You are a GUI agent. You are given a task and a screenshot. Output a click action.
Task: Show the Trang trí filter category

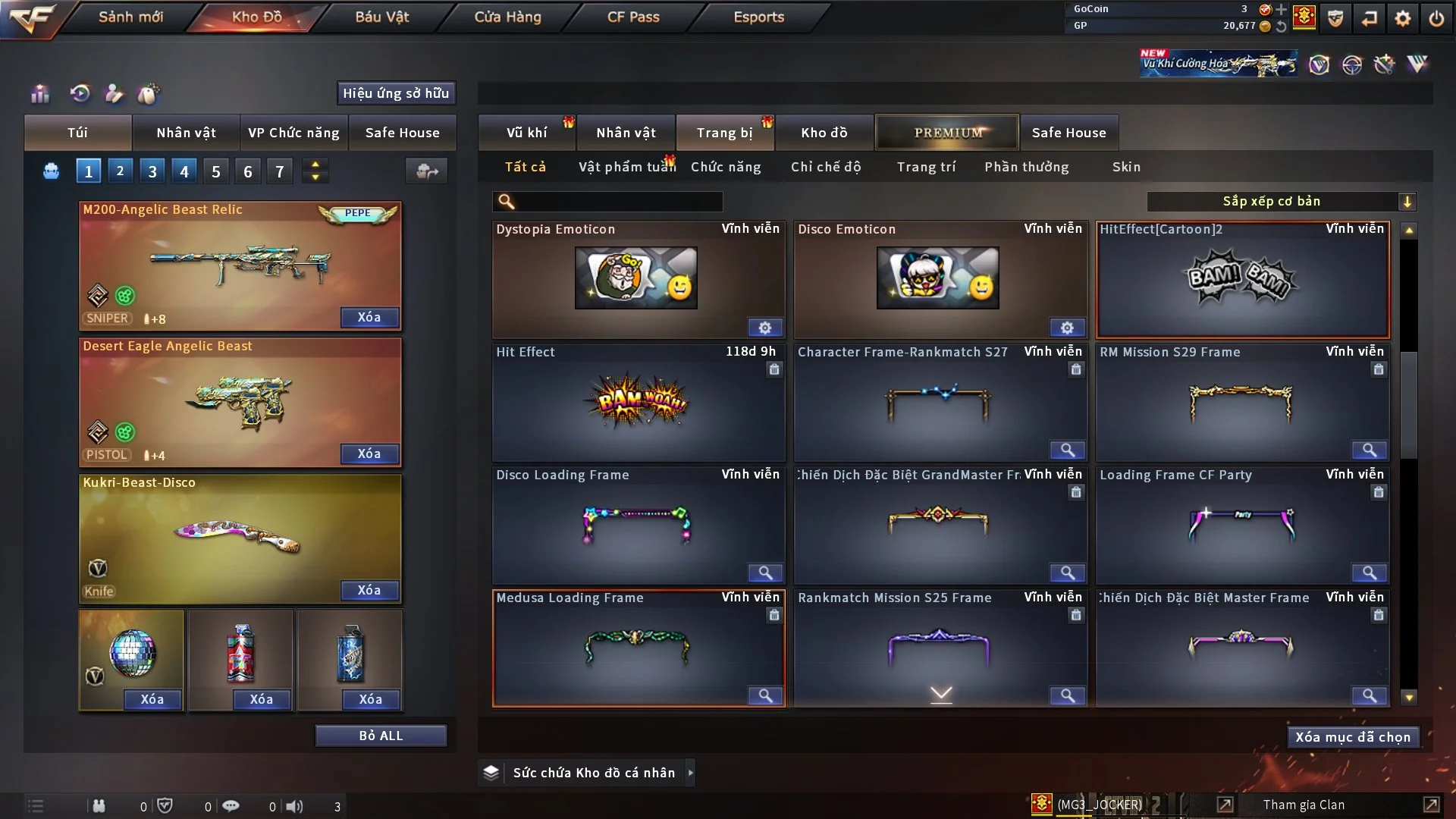click(x=926, y=167)
